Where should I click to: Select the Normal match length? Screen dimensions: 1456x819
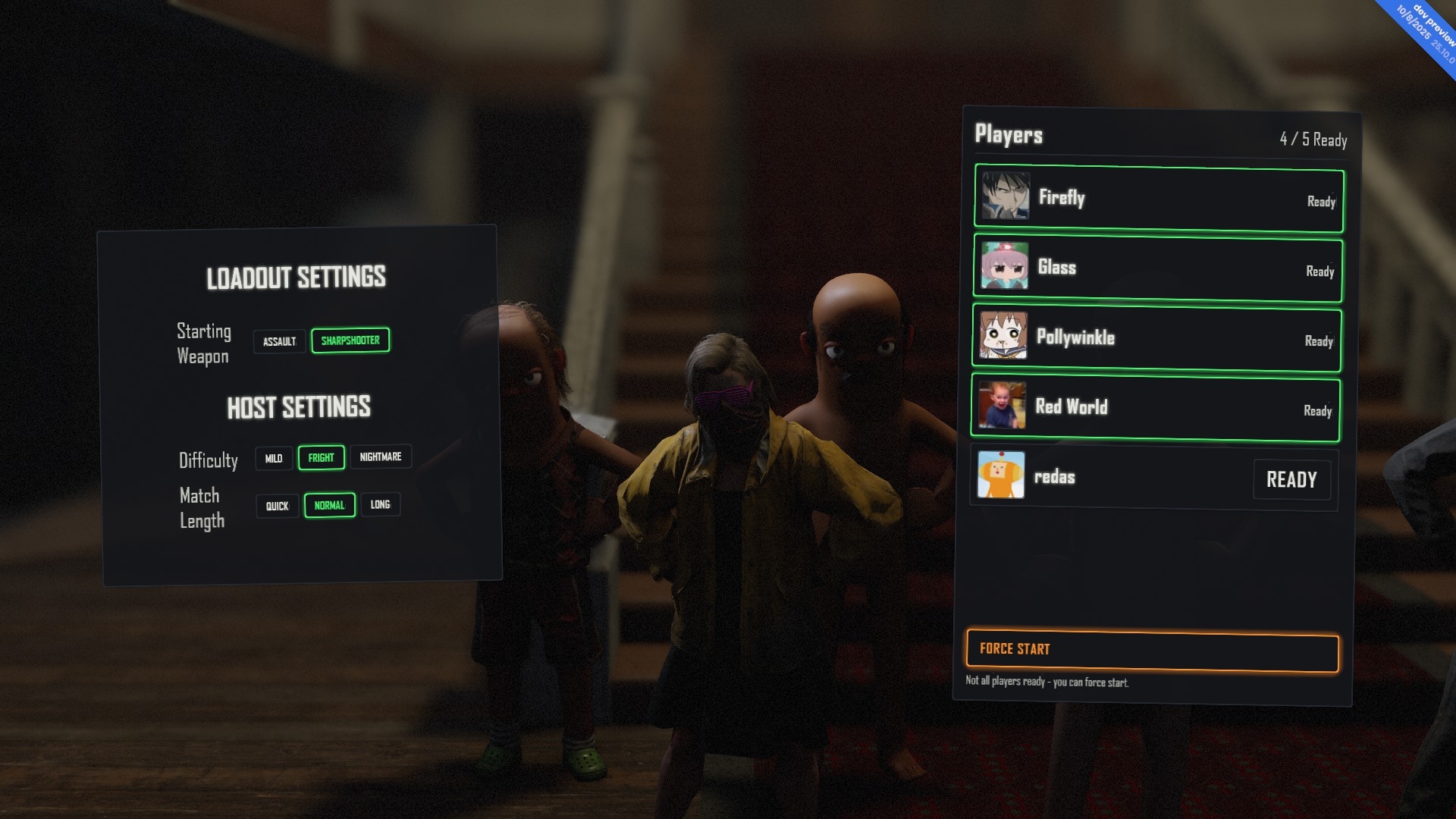[329, 505]
